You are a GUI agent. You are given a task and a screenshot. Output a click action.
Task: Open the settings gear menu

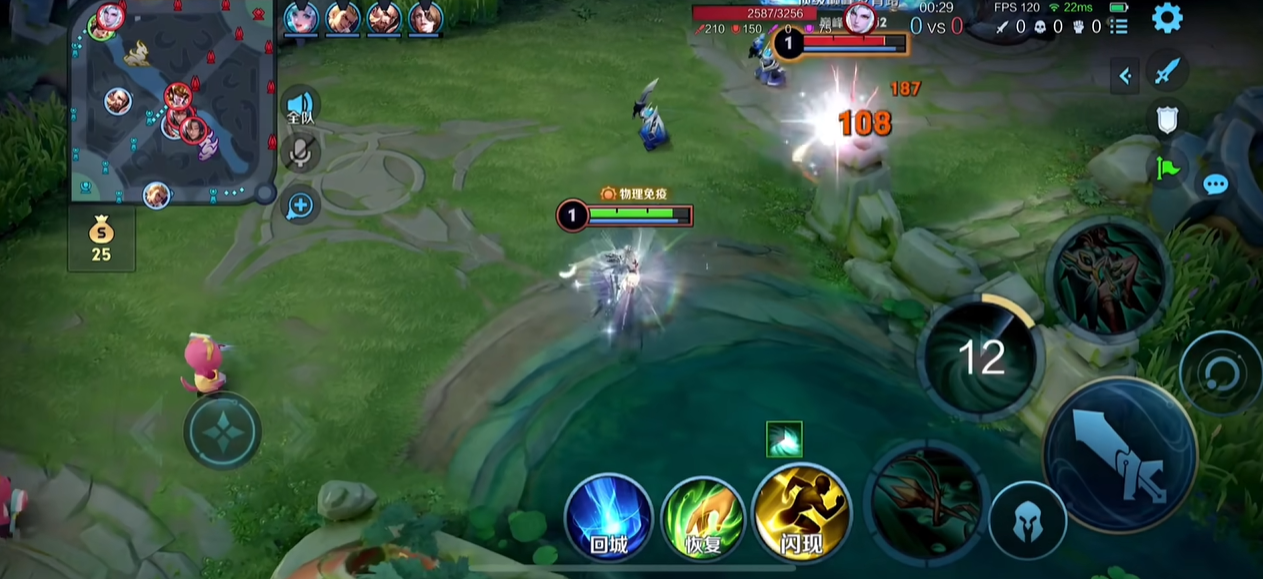pos(1166,18)
